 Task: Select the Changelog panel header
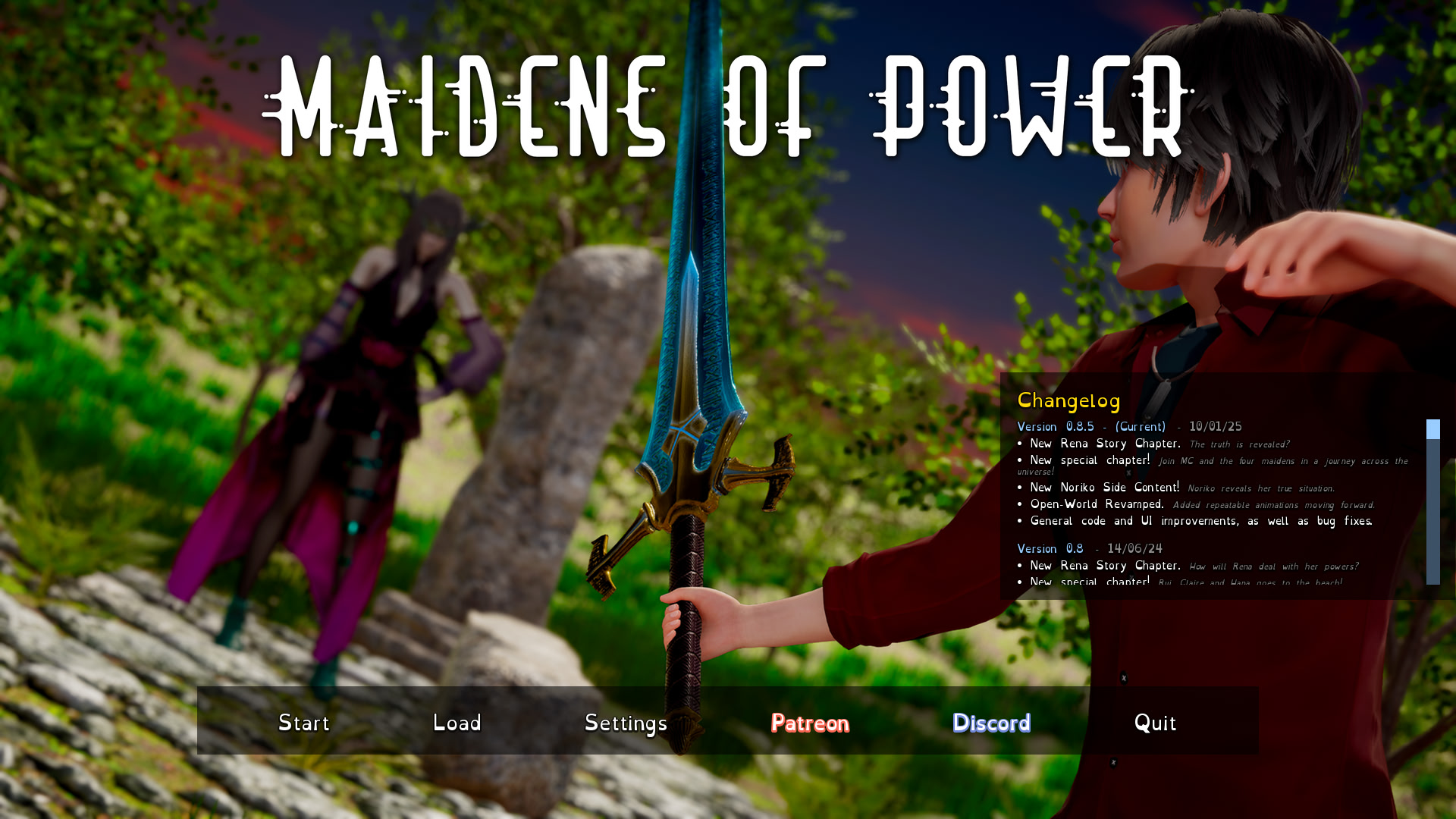(1069, 400)
